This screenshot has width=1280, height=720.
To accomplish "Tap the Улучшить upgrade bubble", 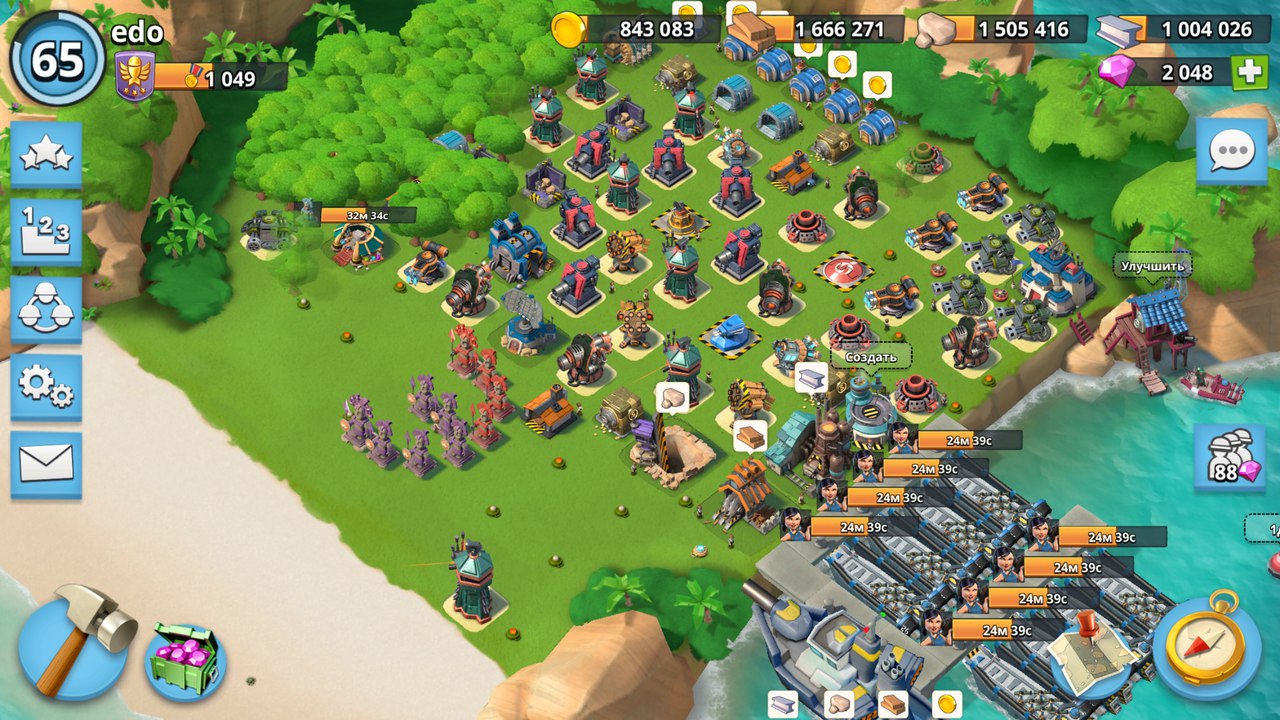I will click(x=1152, y=267).
